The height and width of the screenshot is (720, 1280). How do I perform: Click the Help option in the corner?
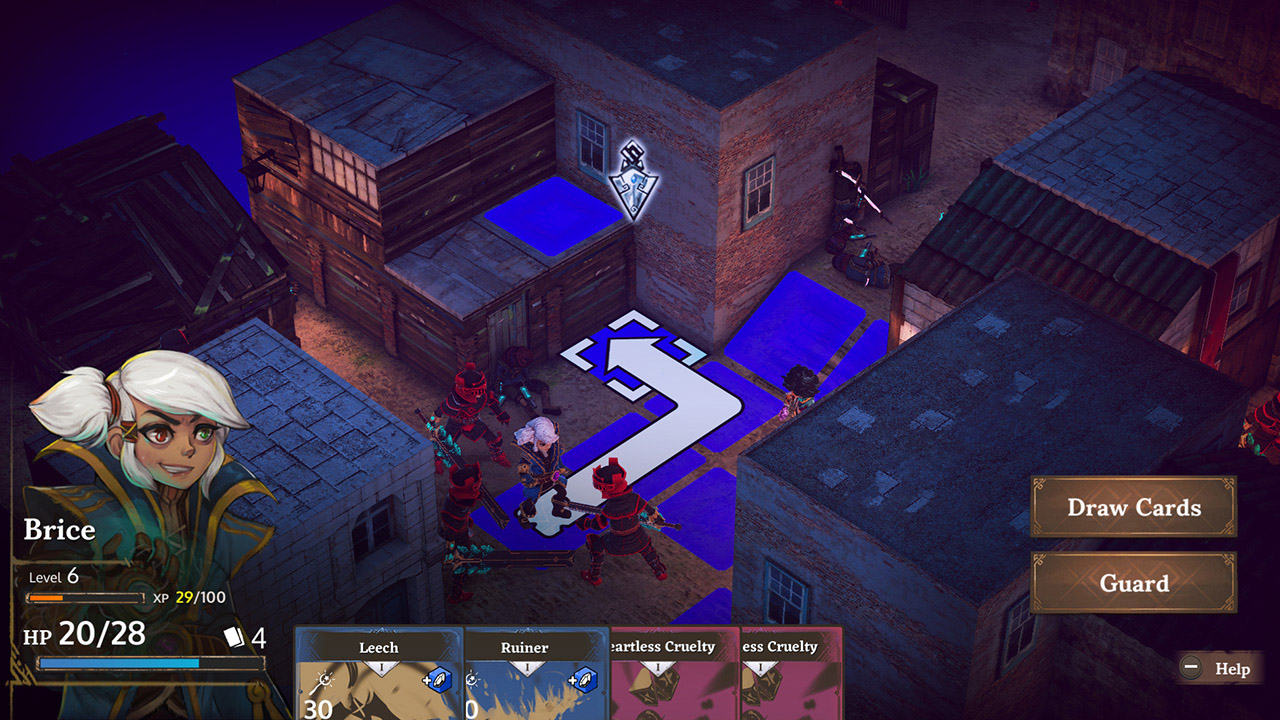1231,668
